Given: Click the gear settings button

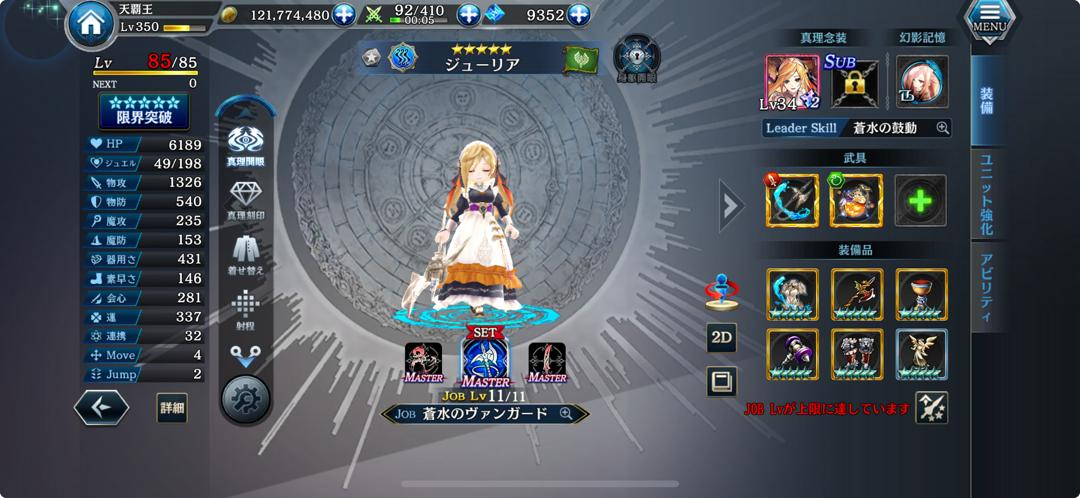Looking at the screenshot, I should click(246, 398).
